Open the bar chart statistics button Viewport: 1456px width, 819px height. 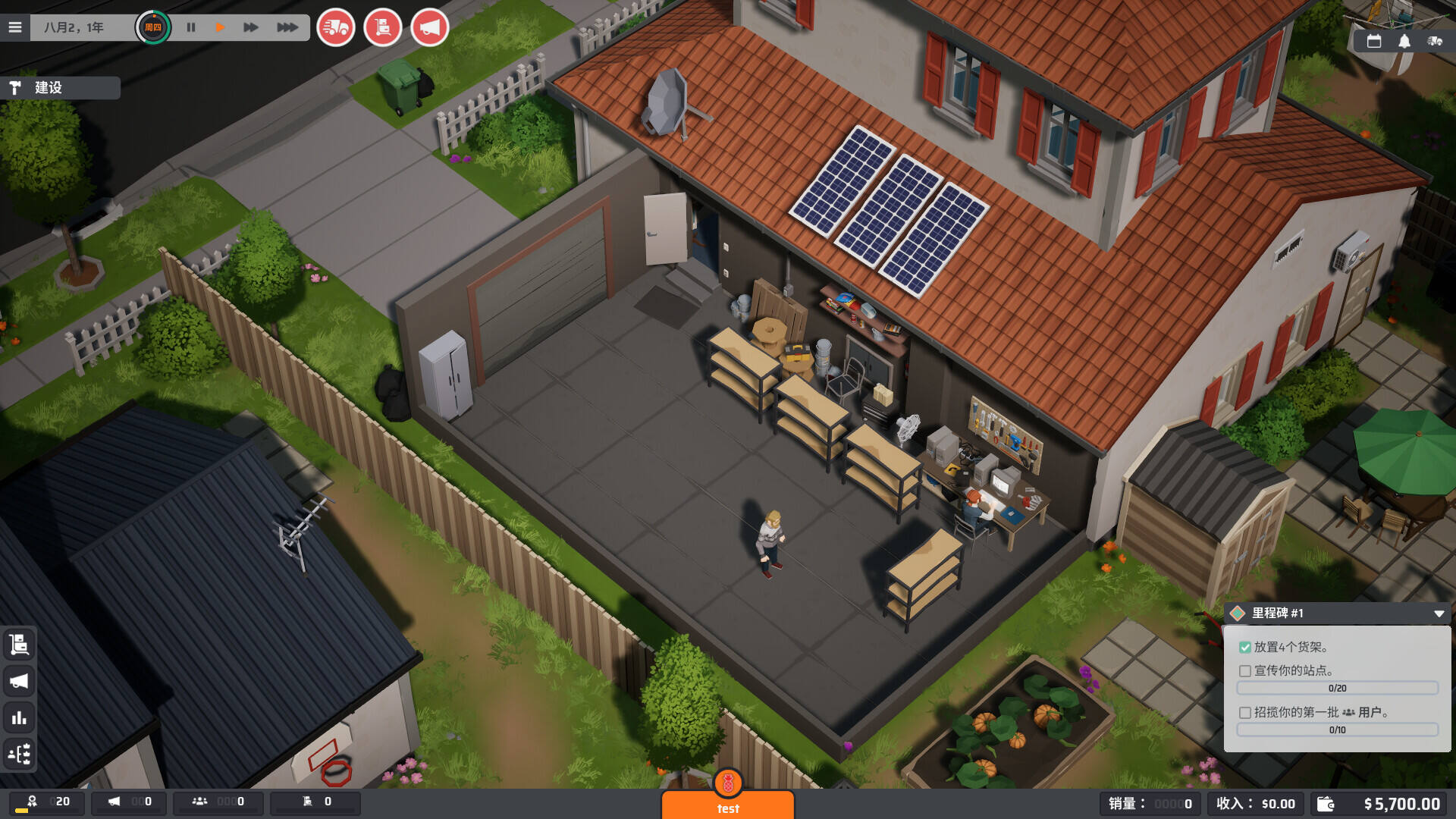tap(19, 717)
